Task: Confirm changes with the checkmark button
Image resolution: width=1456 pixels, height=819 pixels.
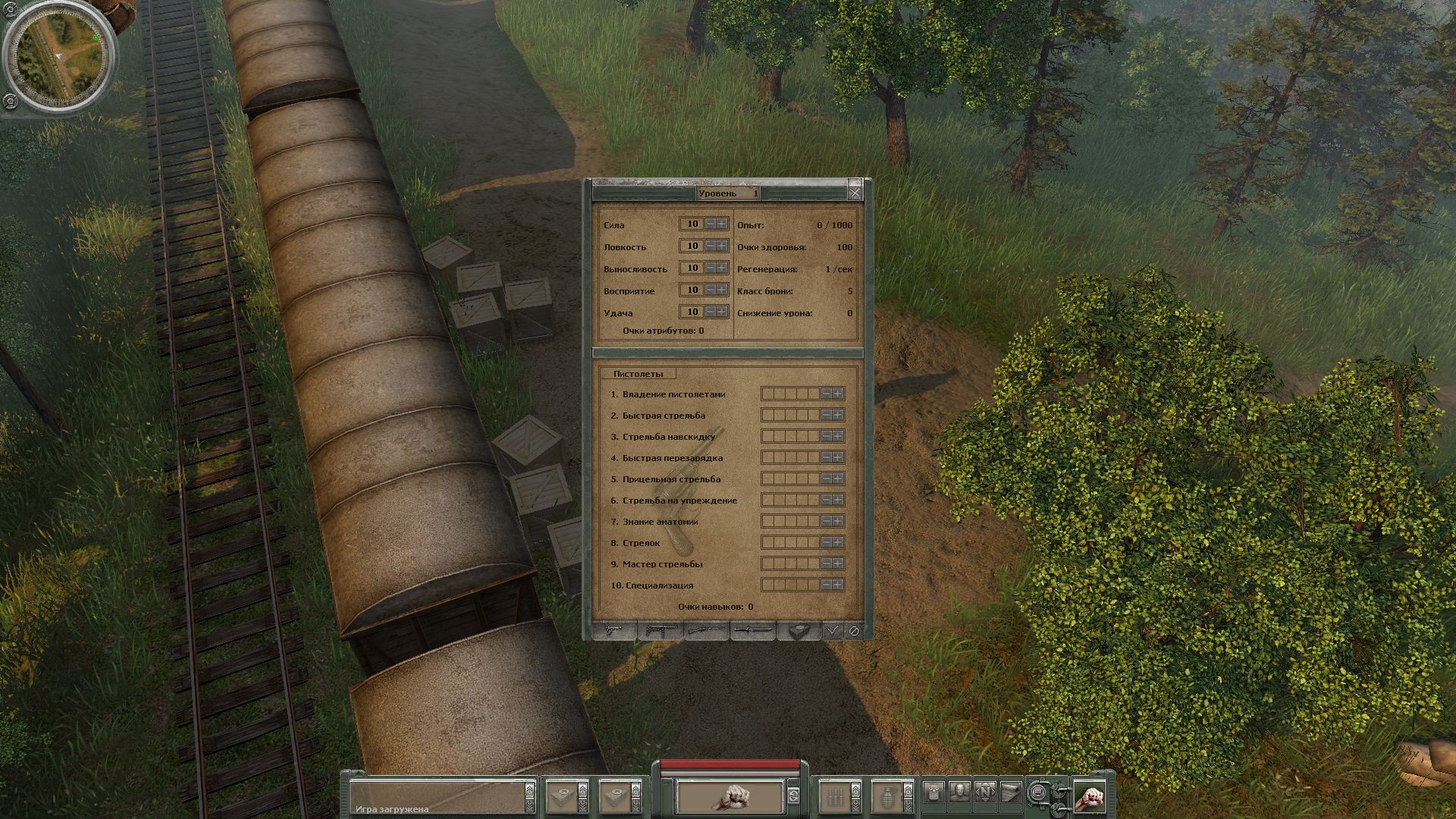Action: 833,630
